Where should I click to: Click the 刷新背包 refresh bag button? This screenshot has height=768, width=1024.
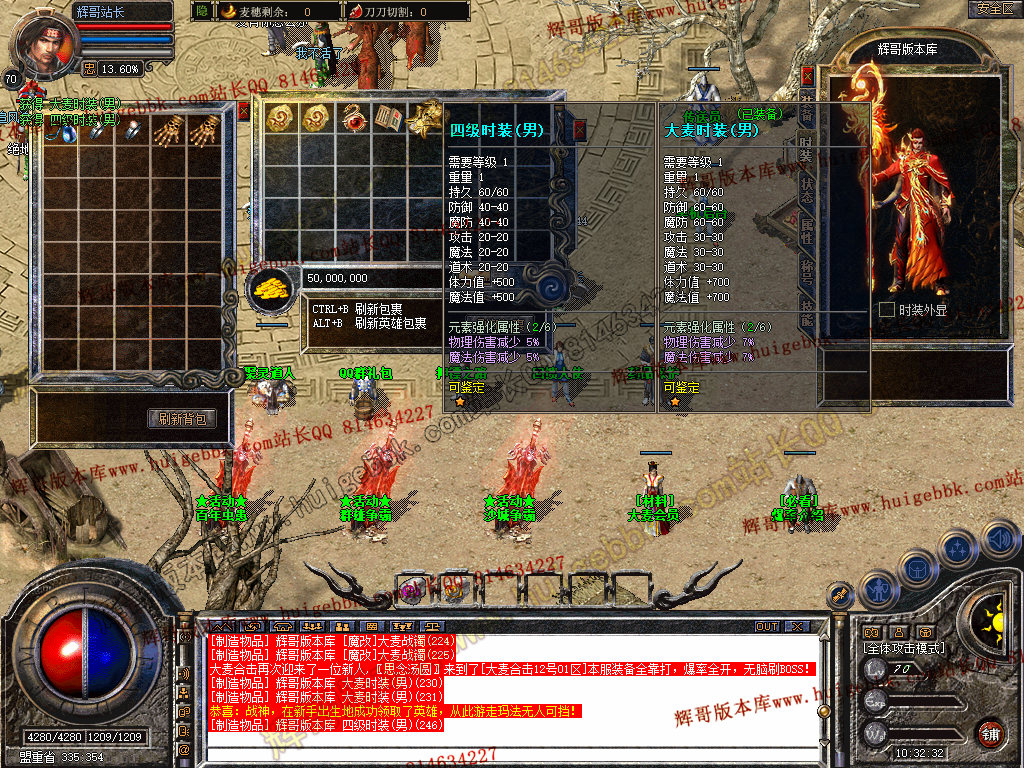(x=183, y=419)
